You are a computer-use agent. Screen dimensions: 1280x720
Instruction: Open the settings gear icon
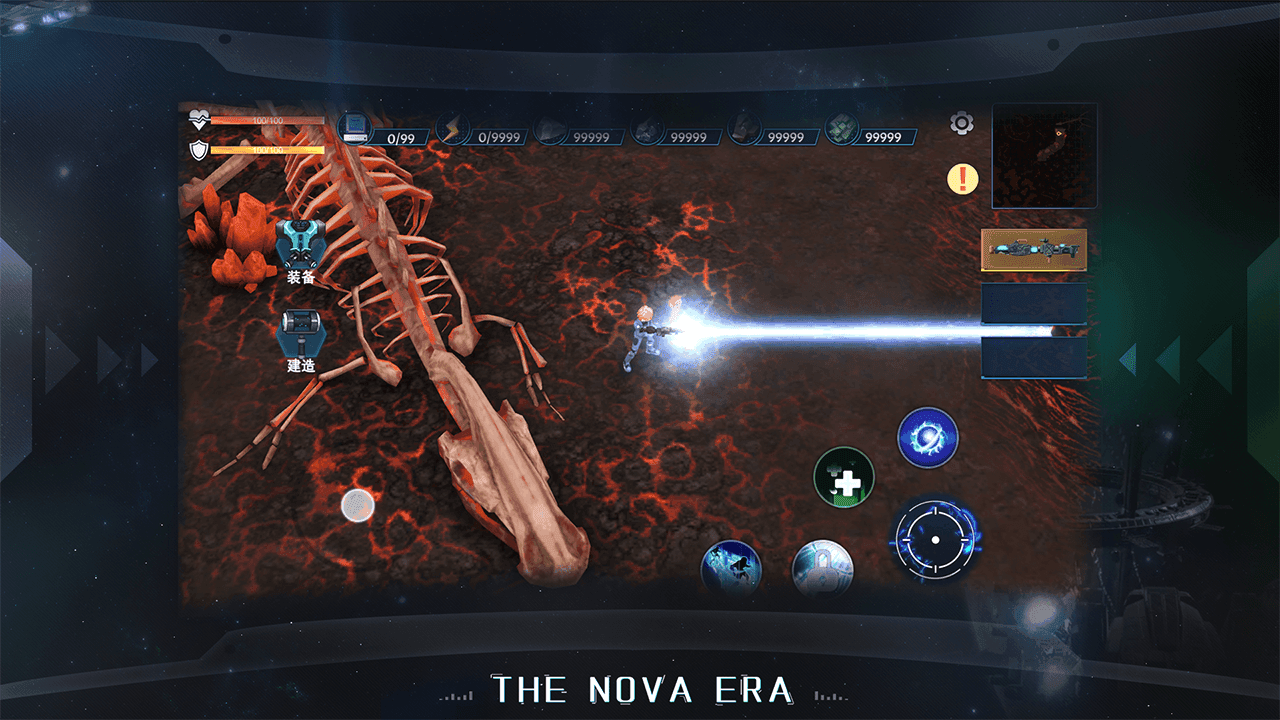pos(961,124)
